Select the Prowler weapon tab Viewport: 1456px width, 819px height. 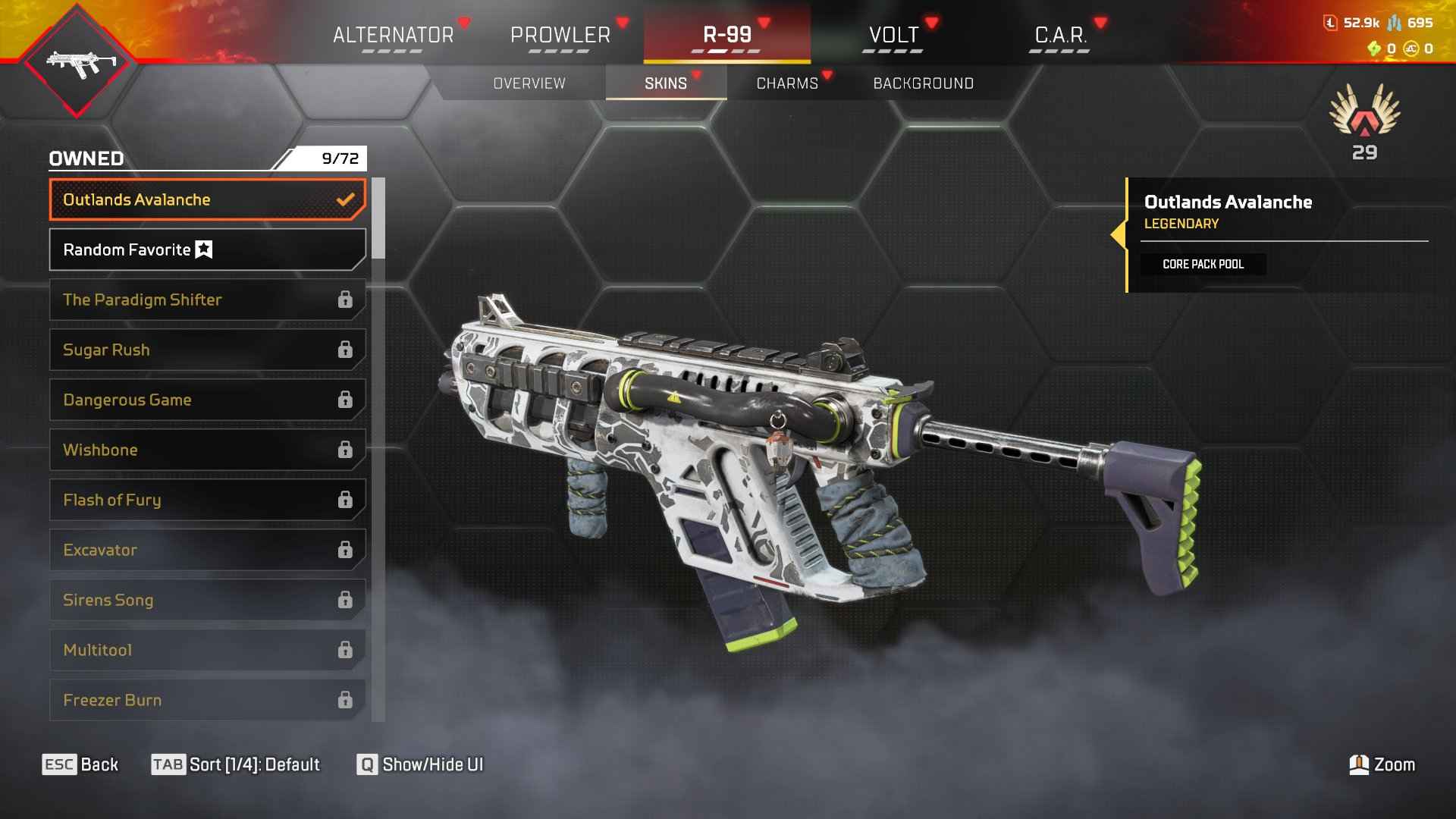coord(560,35)
